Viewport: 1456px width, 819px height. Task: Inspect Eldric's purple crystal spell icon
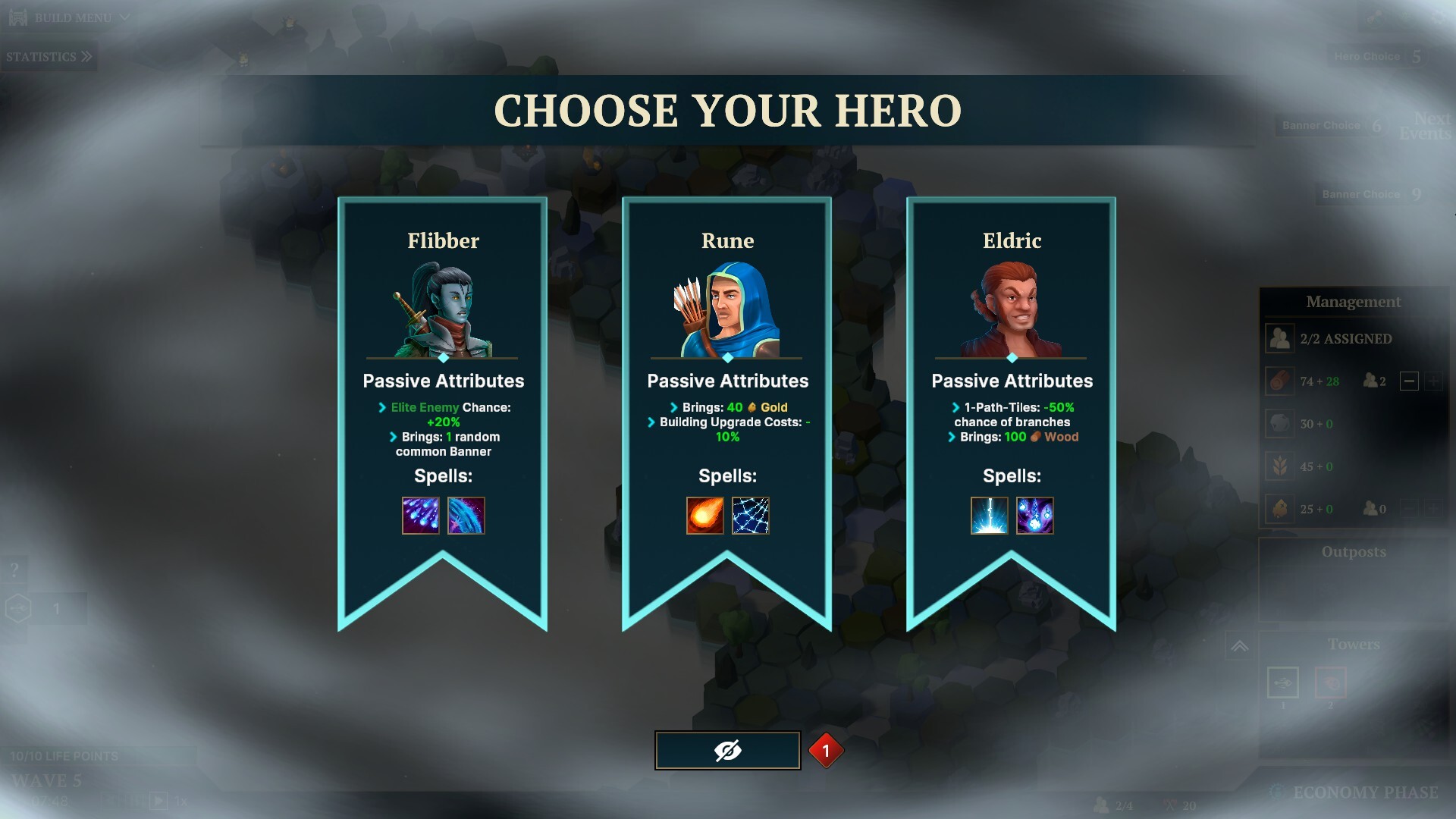[1035, 516]
